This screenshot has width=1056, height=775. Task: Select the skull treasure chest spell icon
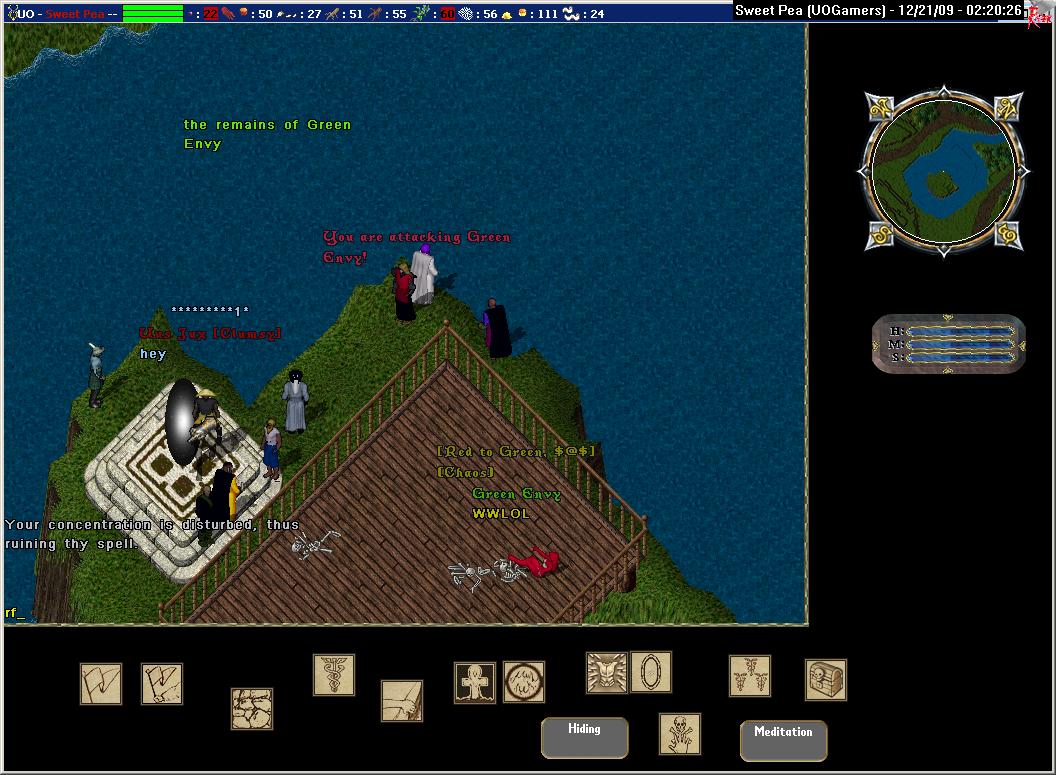[x=826, y=680]
